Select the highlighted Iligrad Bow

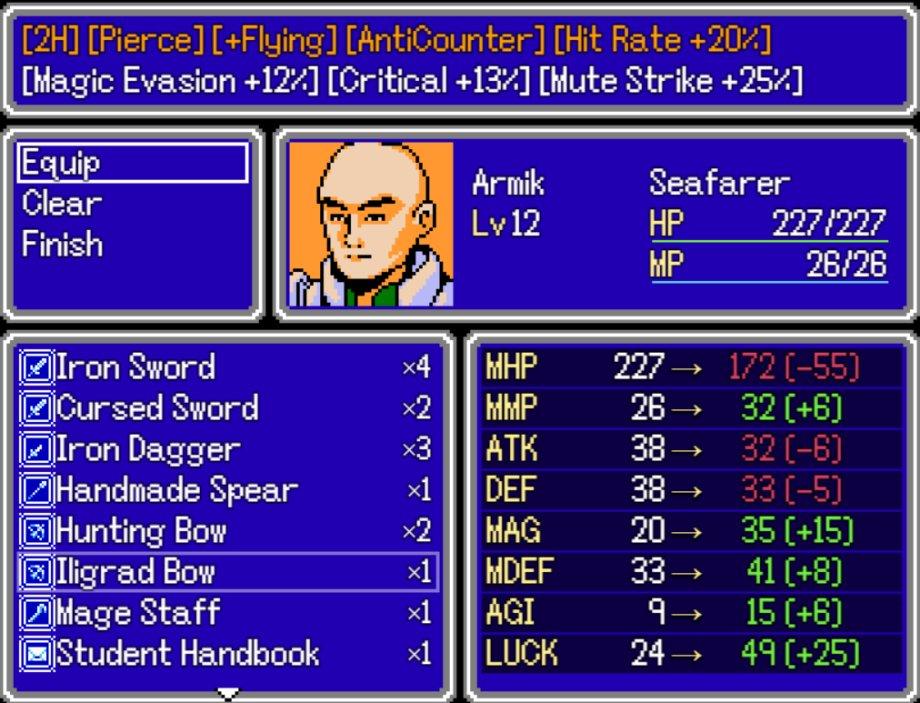click(x=226, y=572)
